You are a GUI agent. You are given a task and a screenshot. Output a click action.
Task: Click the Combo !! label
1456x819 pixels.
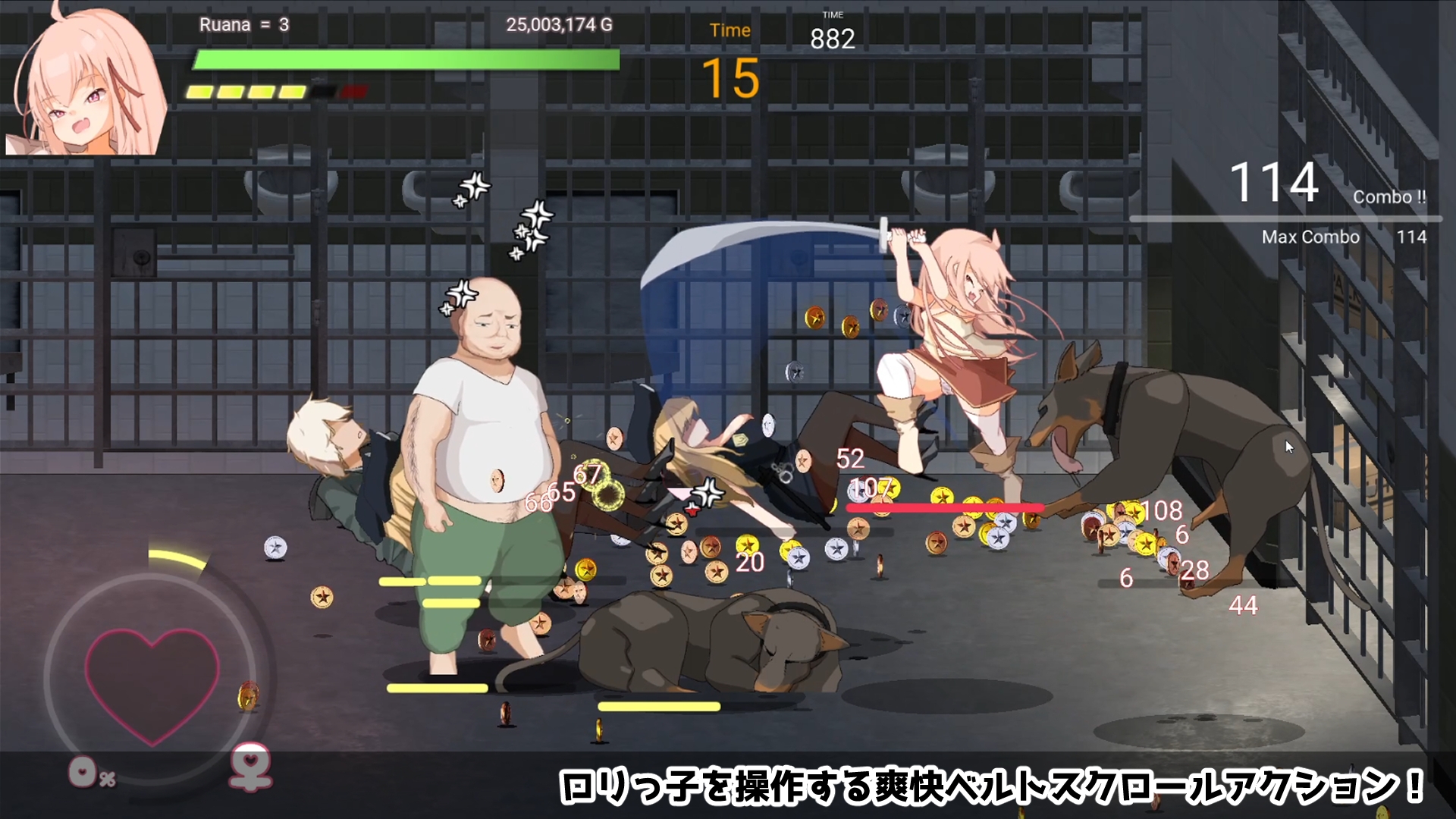point(1391,196)
